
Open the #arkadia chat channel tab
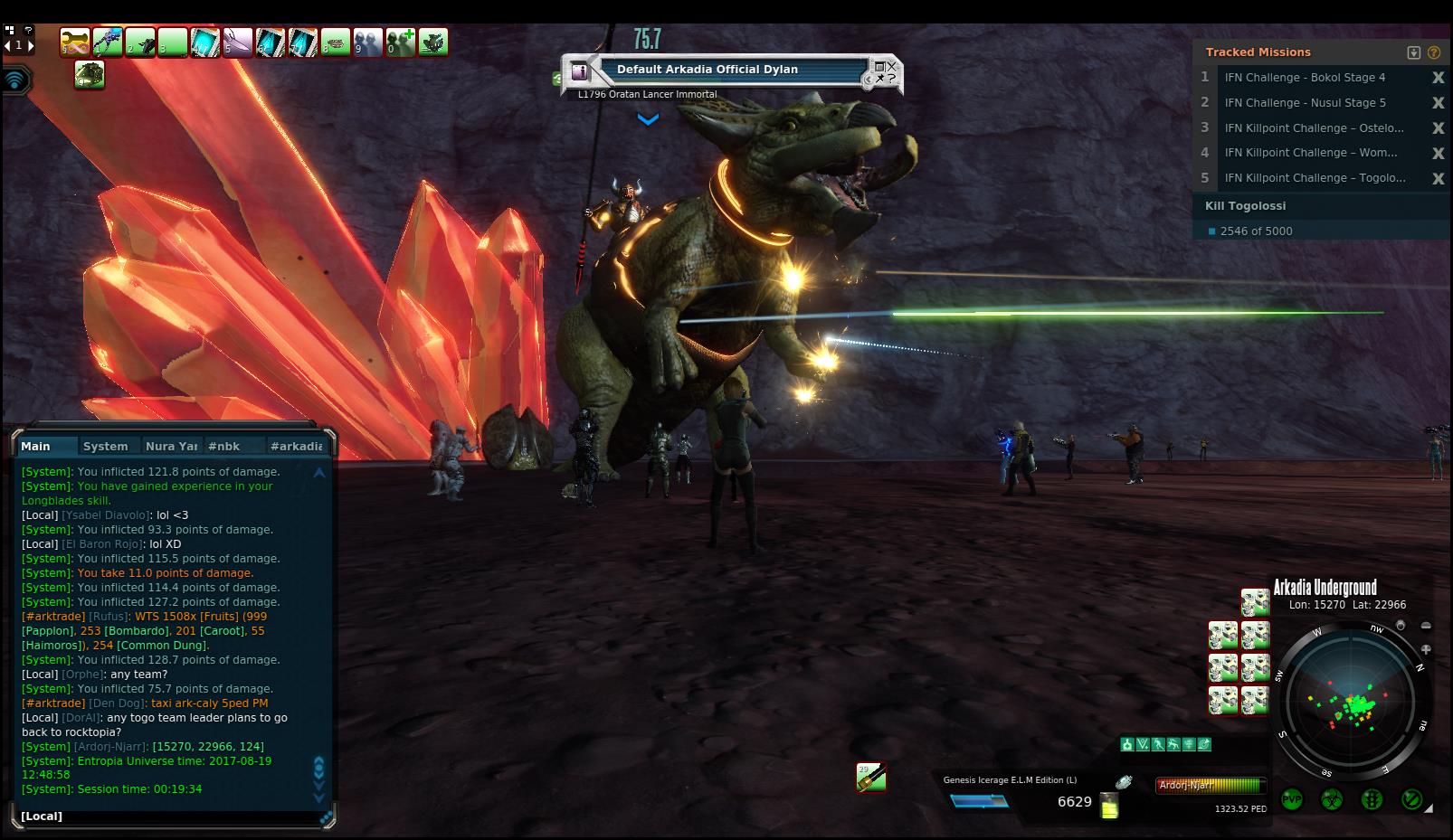(296, 446)
